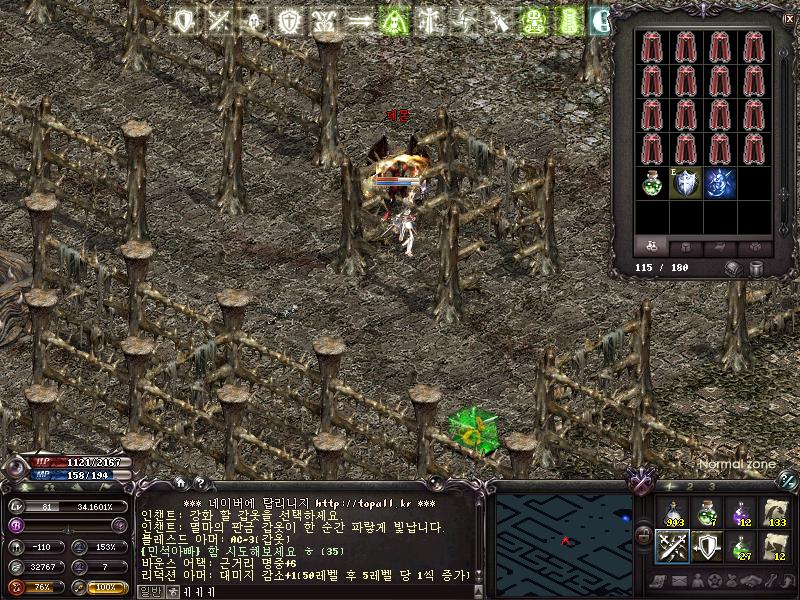Activate the crossed swords skill slot
Viewport: 800px width, 600px height.
pyautogui.click(x=673, y=546)
